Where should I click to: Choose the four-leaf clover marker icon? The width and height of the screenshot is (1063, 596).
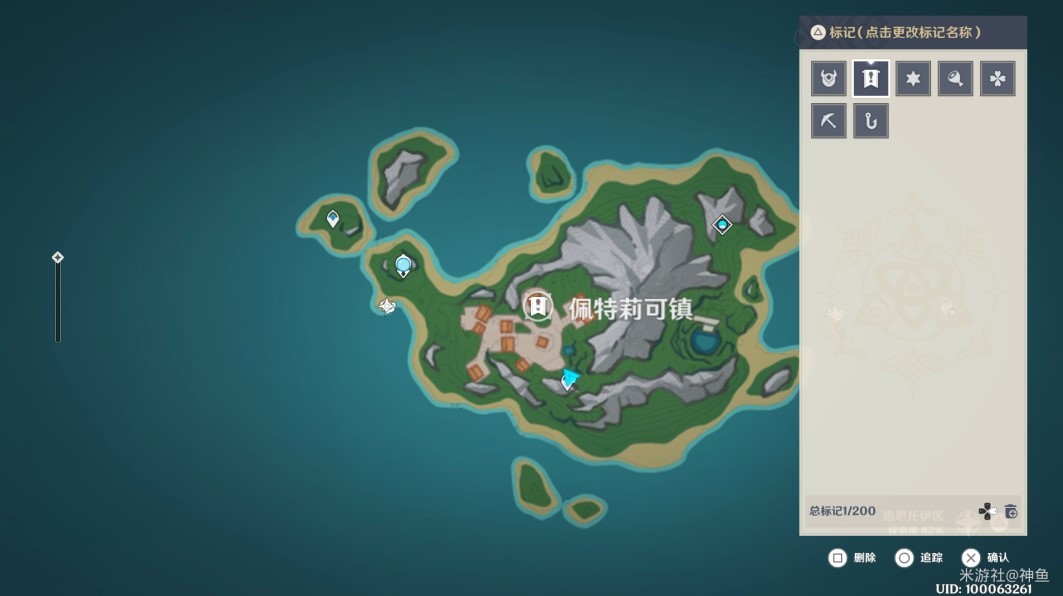click(997, 78)
